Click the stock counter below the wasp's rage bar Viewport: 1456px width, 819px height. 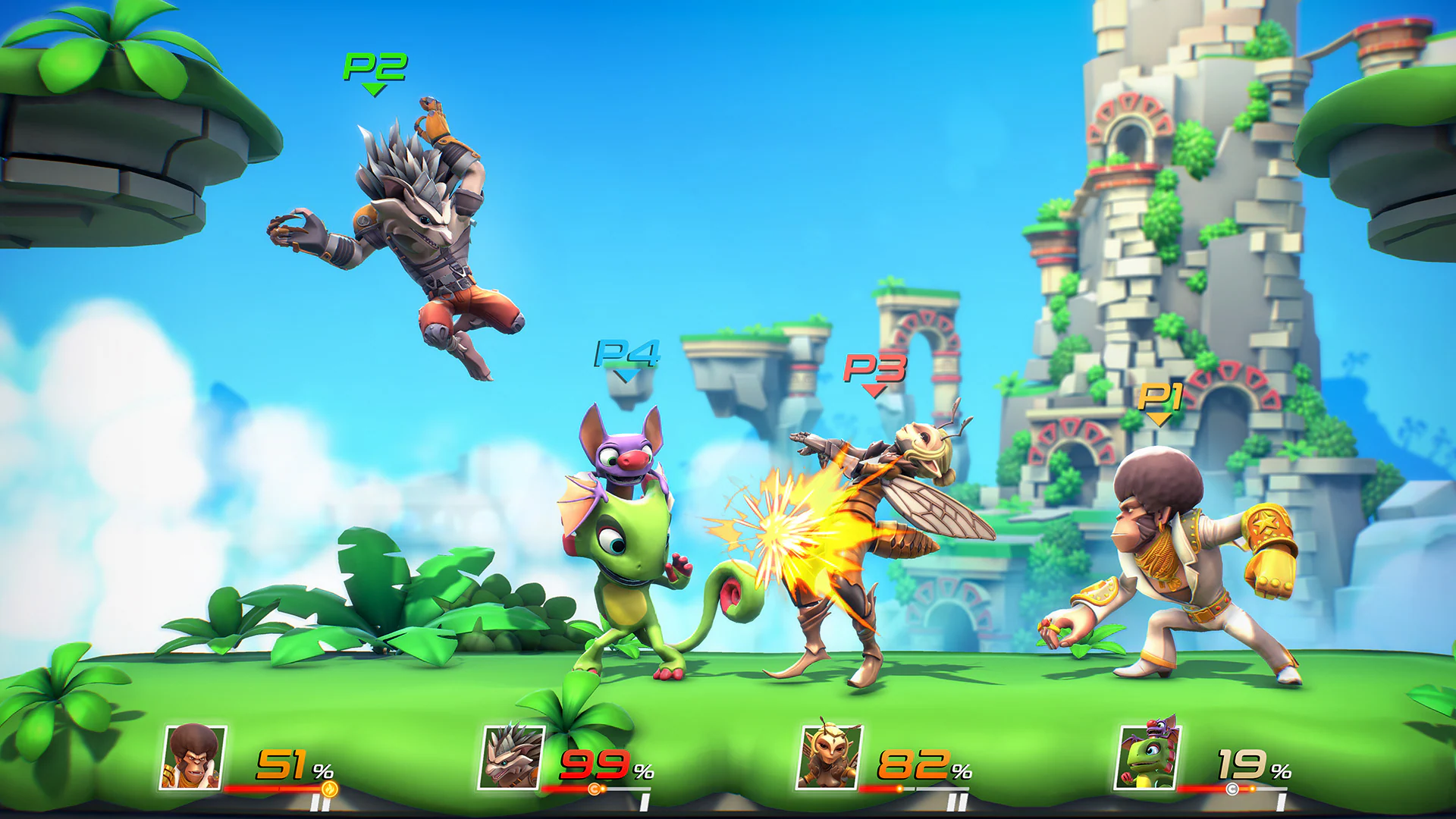(957, 801)
